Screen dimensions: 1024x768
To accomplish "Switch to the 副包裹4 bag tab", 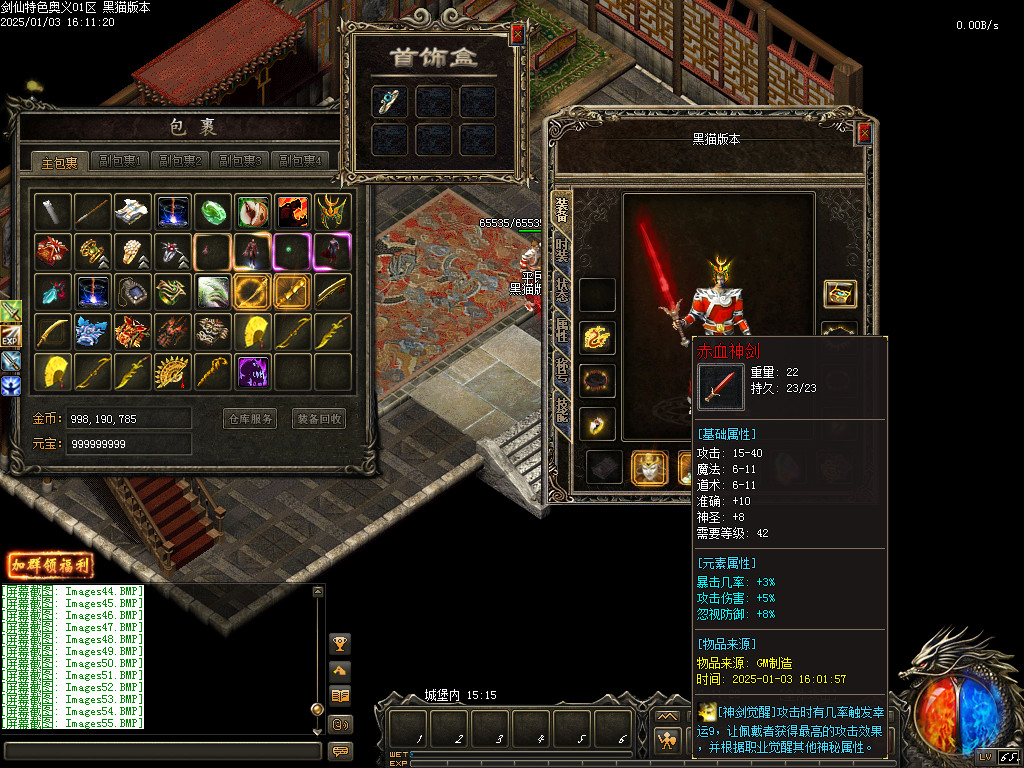I will coord(300,161).
